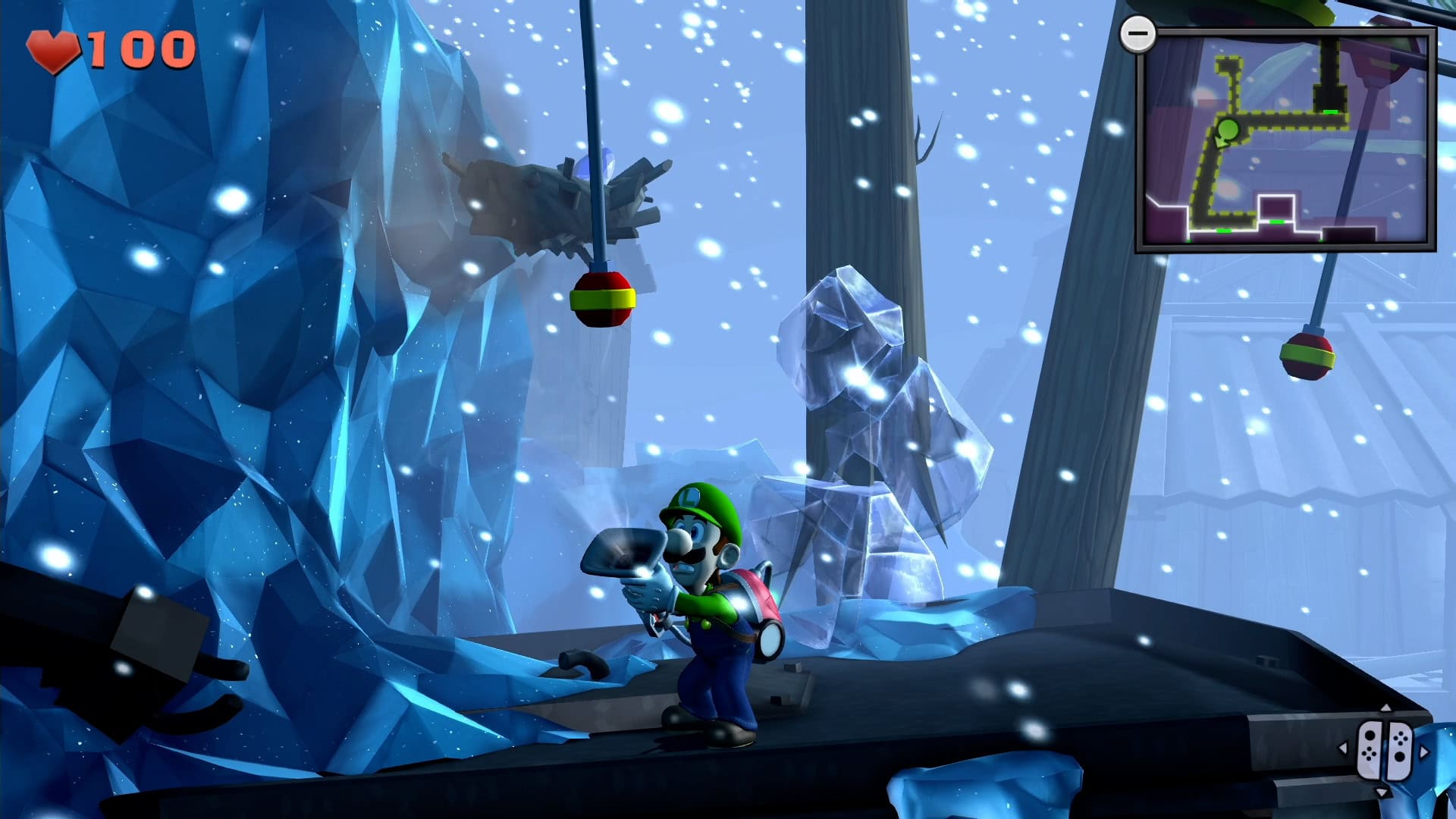The width and height of the screenshot is (1456, 819).
Task: Click the arrow below Luigi's map marker
Action: (x=1220, y=143)
